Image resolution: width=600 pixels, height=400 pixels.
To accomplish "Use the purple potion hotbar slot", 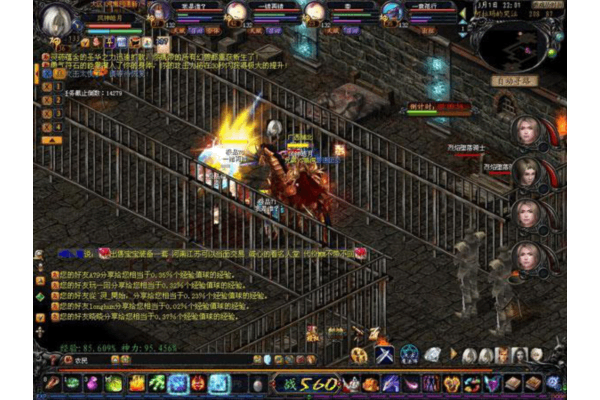I will point(93,383).
